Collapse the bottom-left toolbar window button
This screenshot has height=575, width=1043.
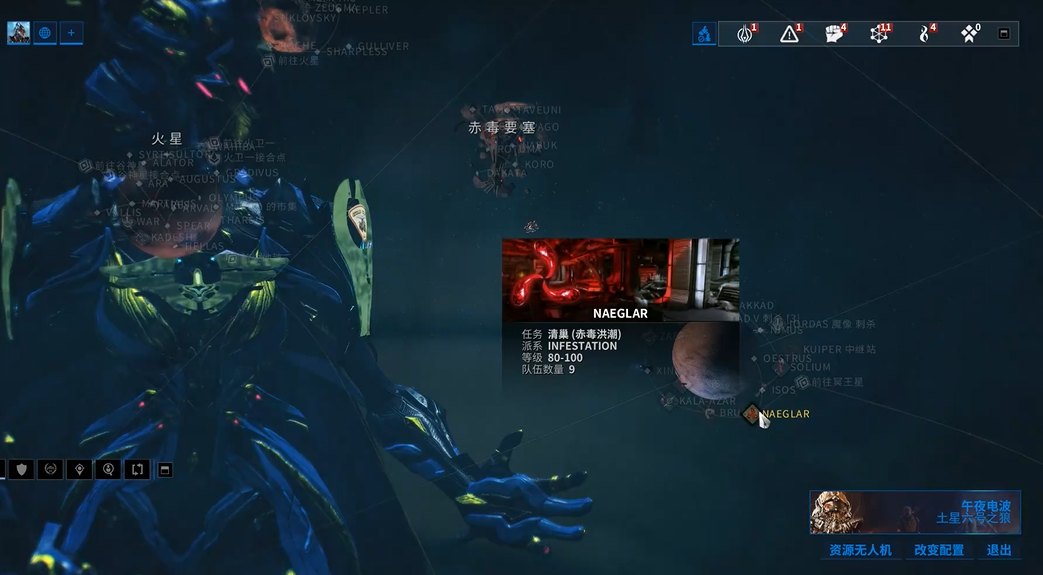[166, 469]
